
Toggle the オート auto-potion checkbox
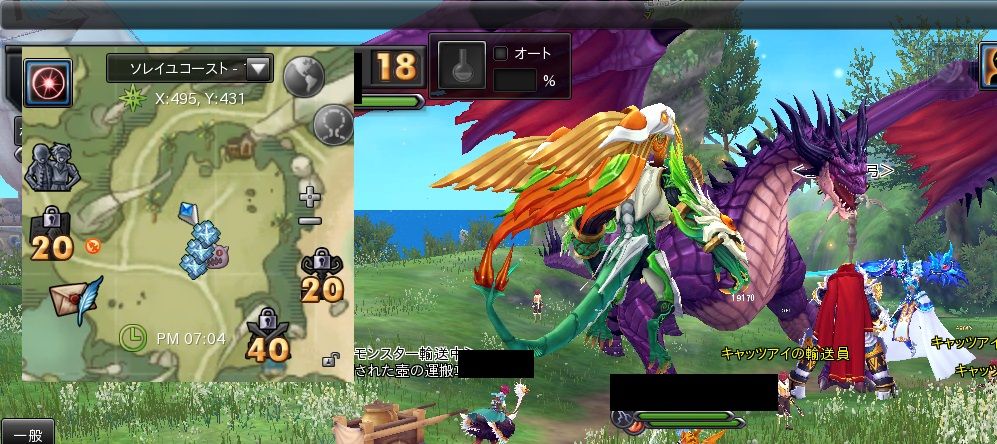click(x=502, y=54)
